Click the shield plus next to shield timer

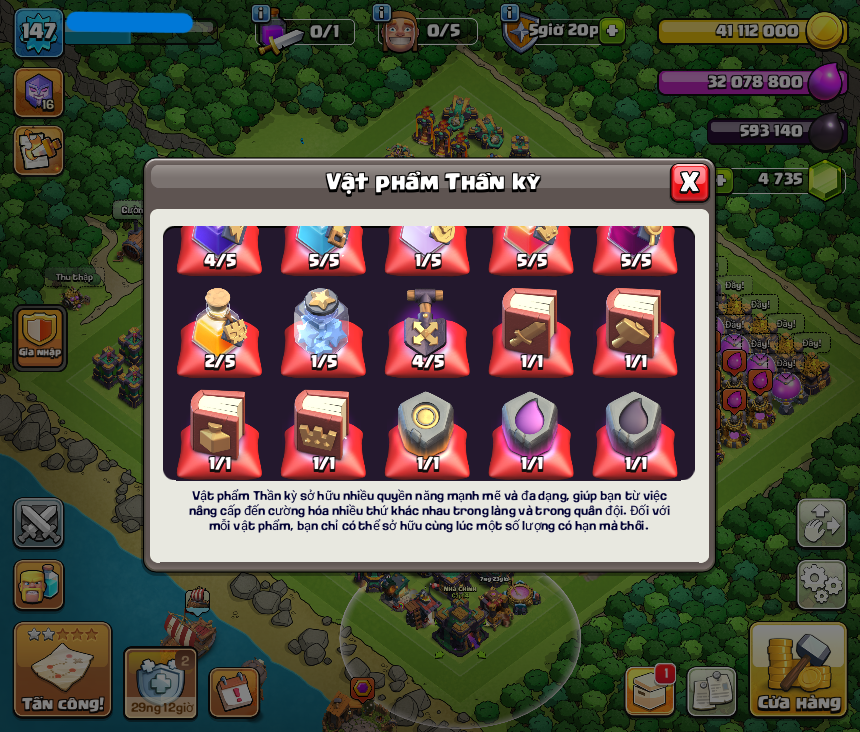(612, 31)
